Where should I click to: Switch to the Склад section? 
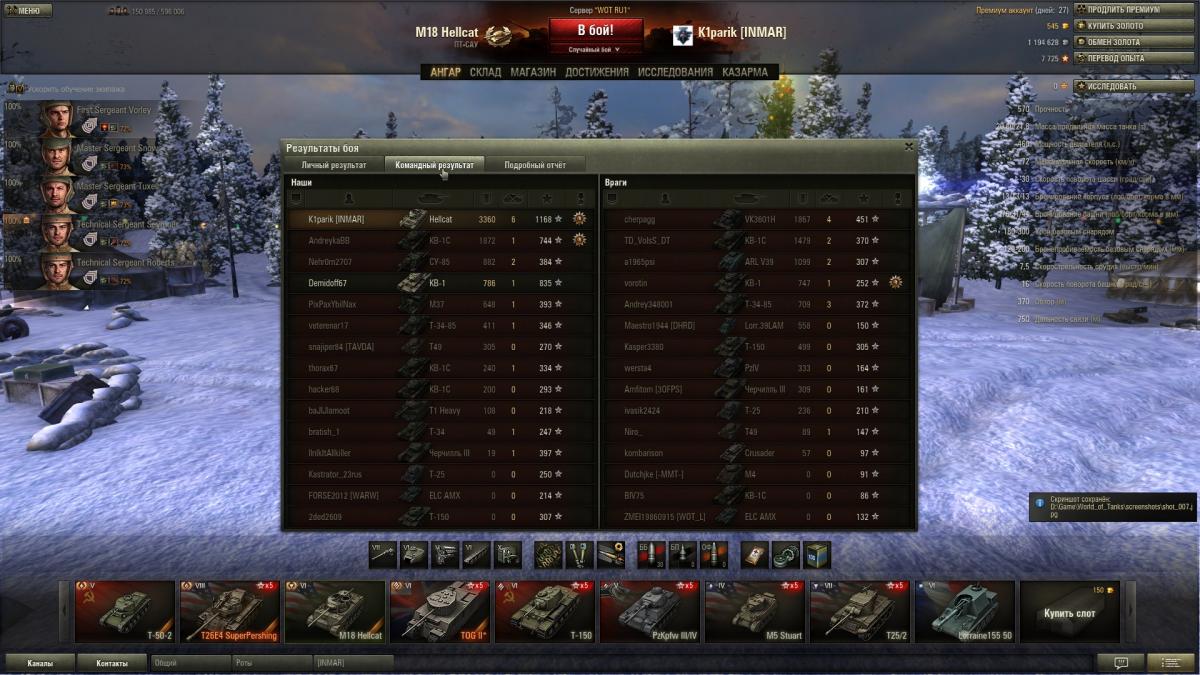(485, 72)
